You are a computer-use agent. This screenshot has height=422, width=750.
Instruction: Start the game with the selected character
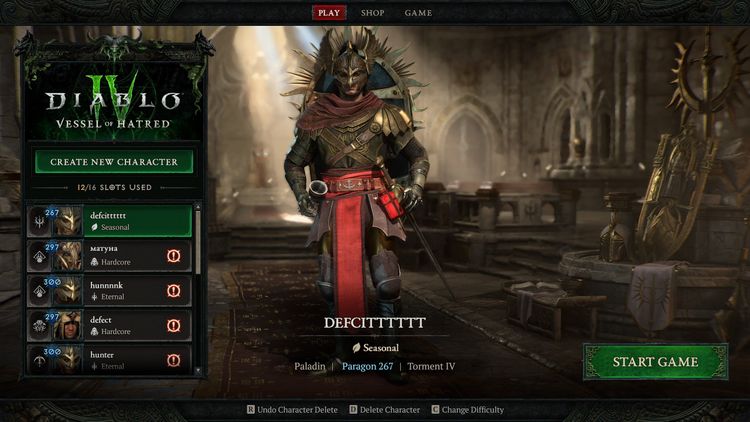tap(656, 362)
